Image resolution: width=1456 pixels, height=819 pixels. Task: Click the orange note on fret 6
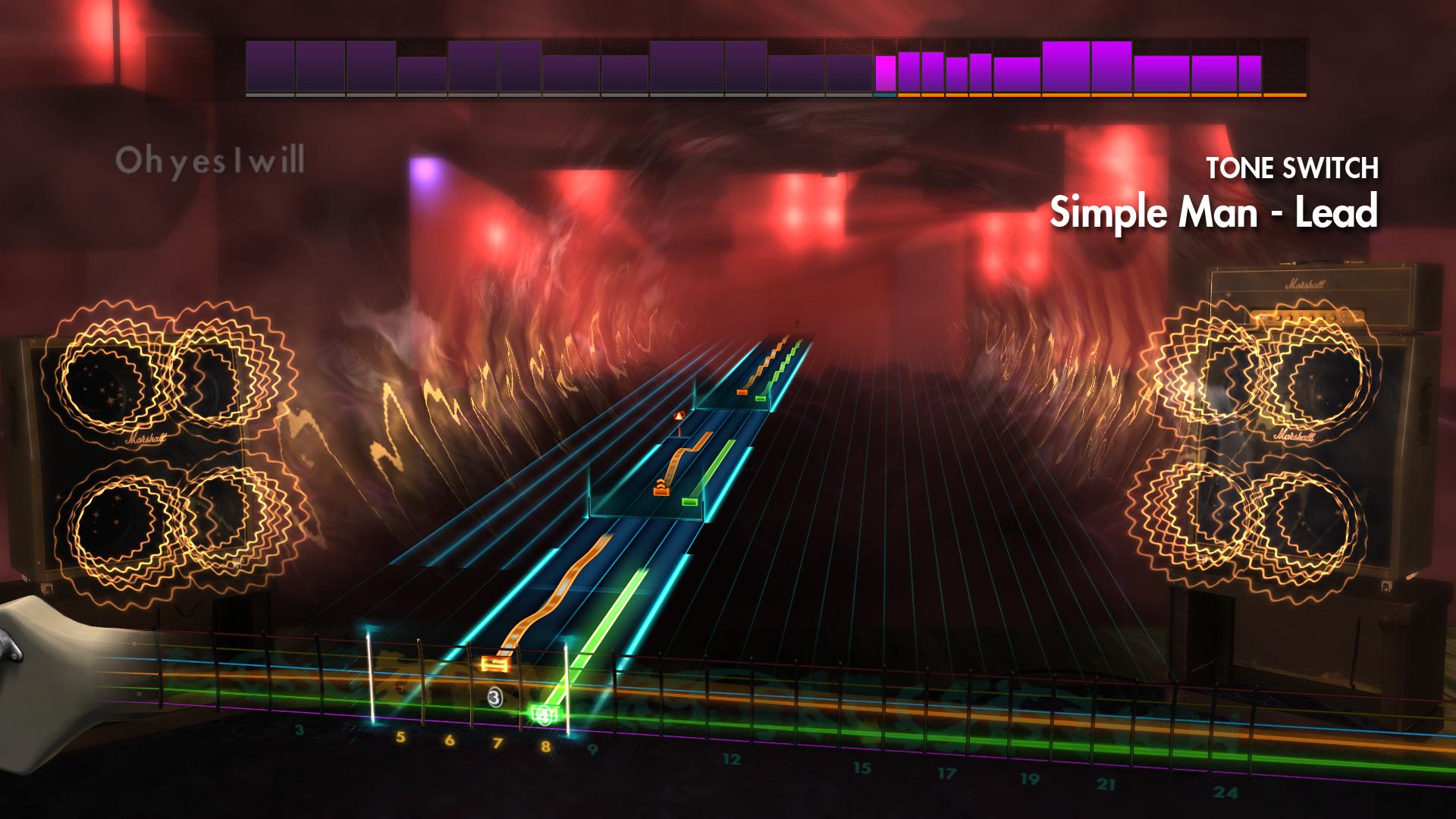click(494, 664)
